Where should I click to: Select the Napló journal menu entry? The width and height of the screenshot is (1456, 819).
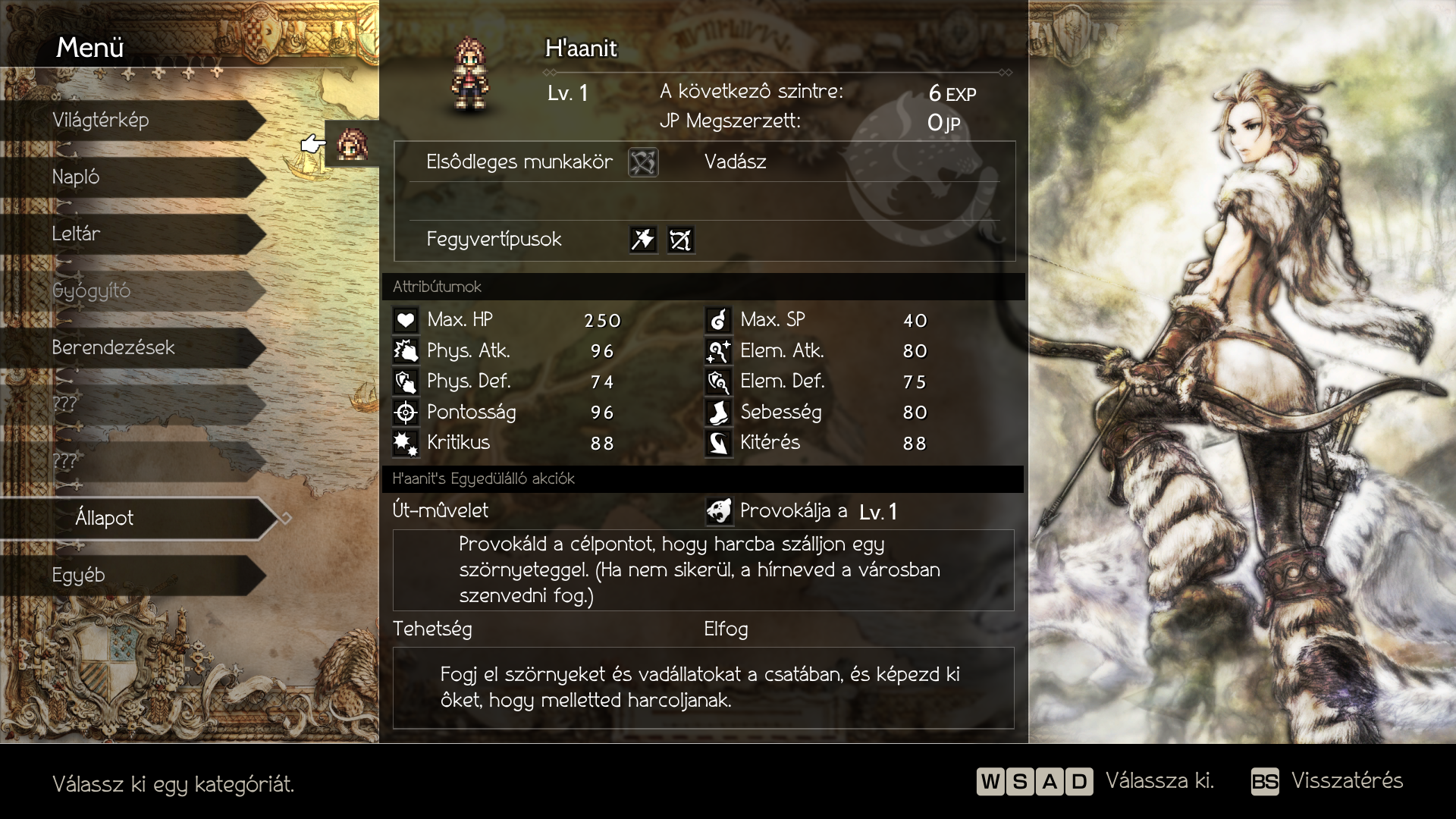(133, 177)
